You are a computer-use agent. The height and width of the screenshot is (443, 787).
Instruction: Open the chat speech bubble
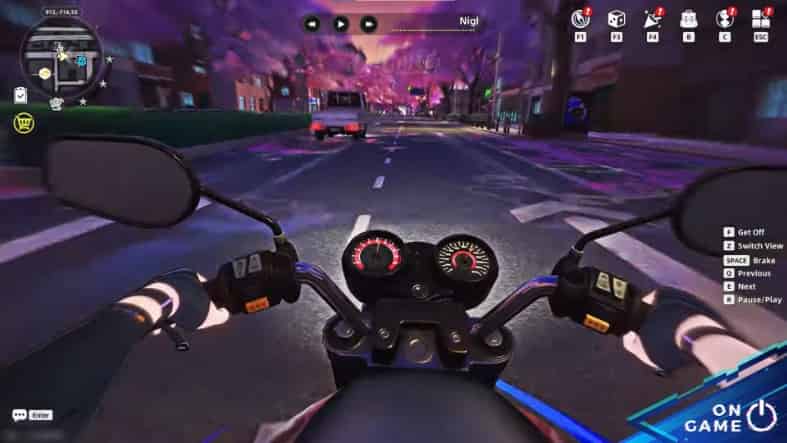[19, 415]
